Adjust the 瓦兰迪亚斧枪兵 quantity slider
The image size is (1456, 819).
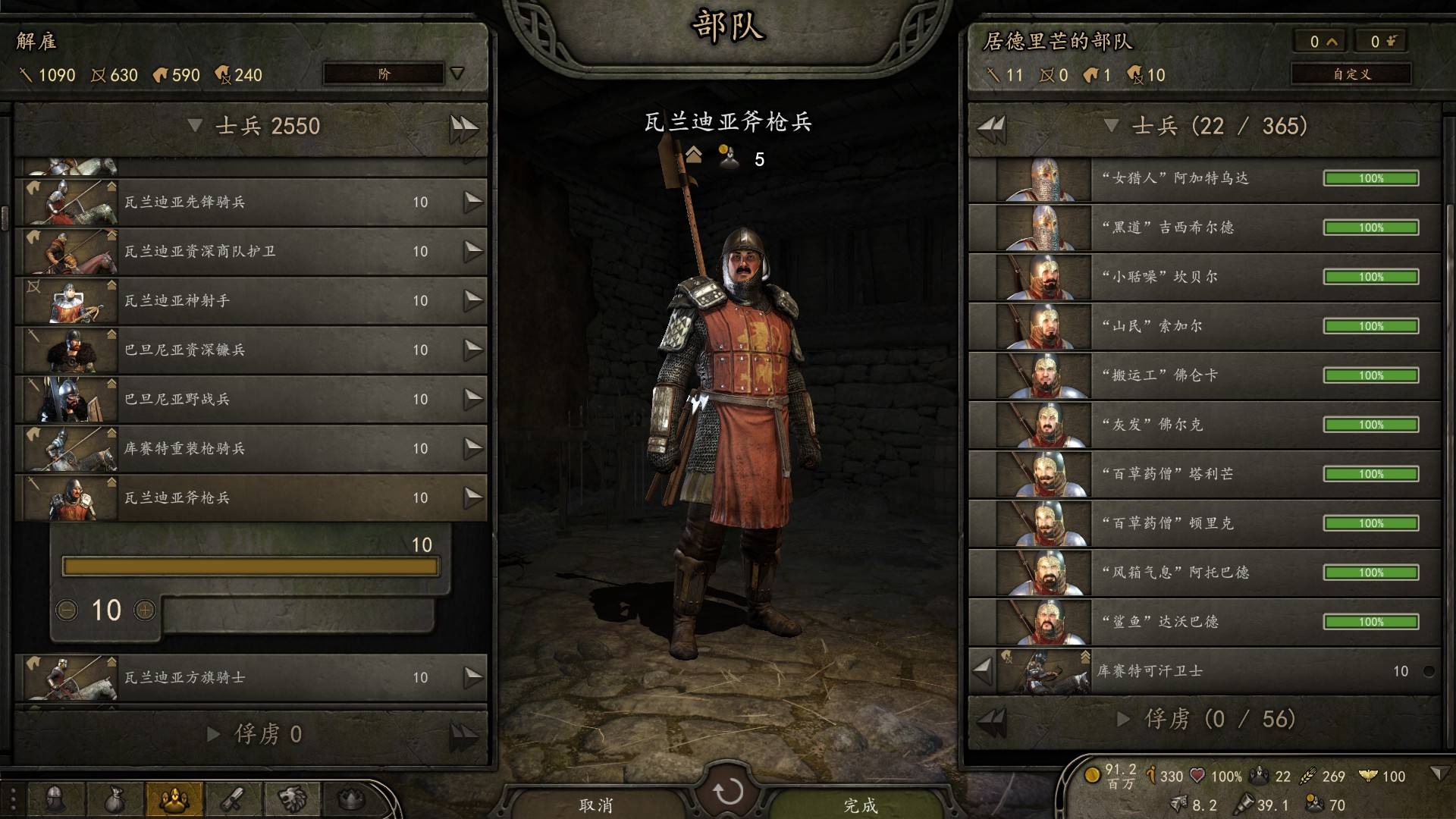pyautogui.click(x=250, y=566)
